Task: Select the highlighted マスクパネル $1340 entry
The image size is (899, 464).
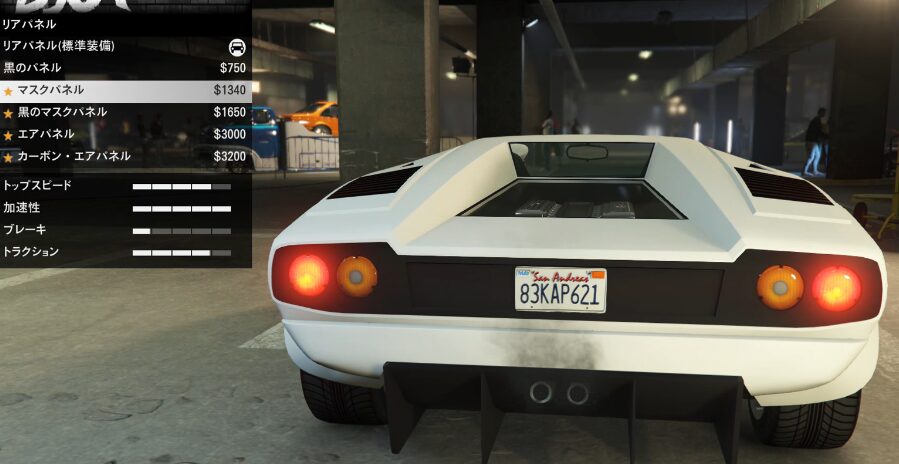Action: point(125,90)
